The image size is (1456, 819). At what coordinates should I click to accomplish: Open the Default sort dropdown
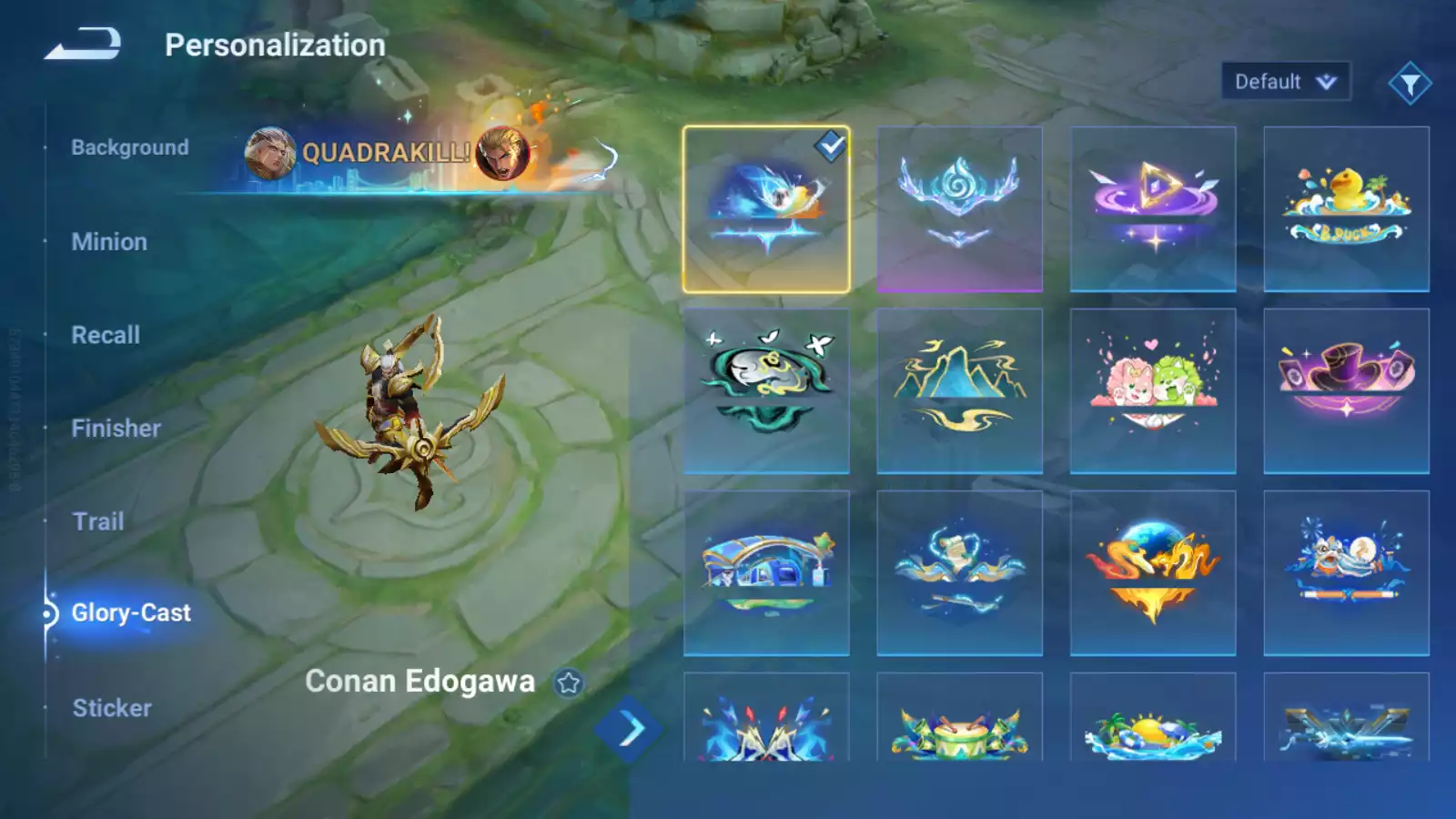pos(1285,82)
